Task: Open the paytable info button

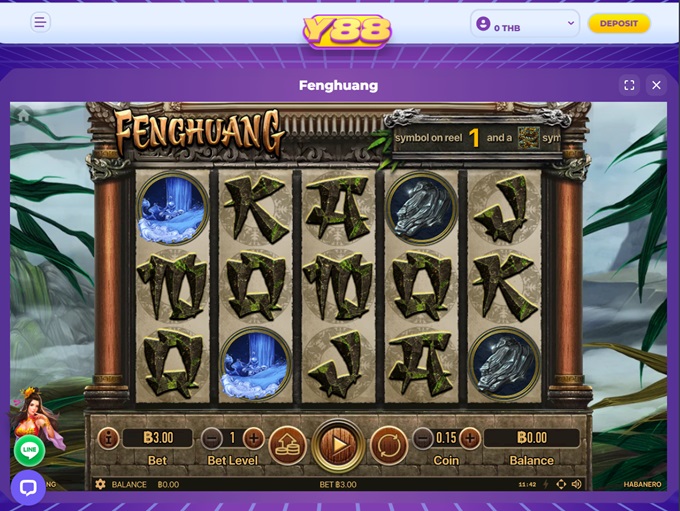Action: click(107, 438)
